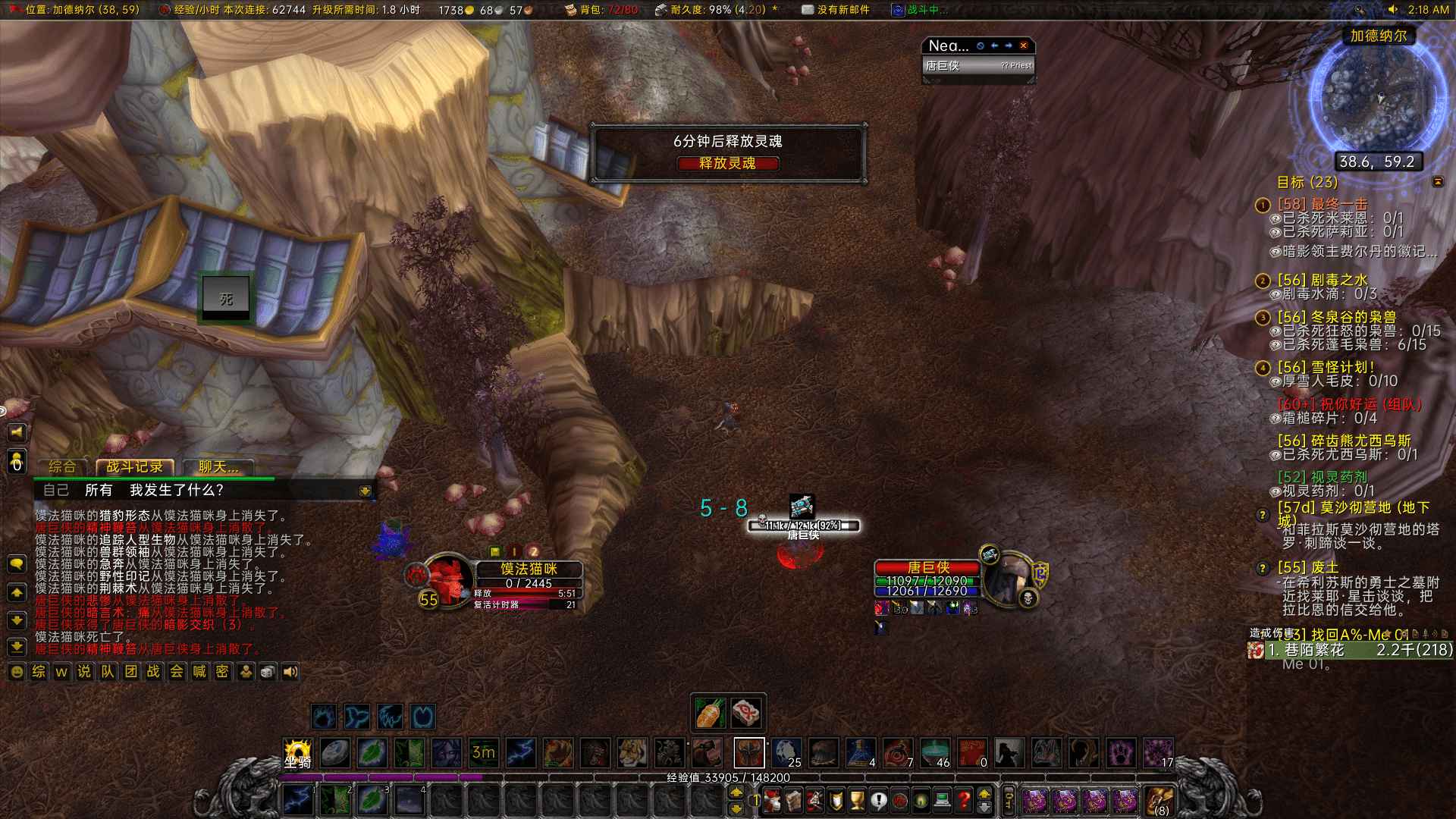Close the Nearby players window

click(x=1023, y=45)
